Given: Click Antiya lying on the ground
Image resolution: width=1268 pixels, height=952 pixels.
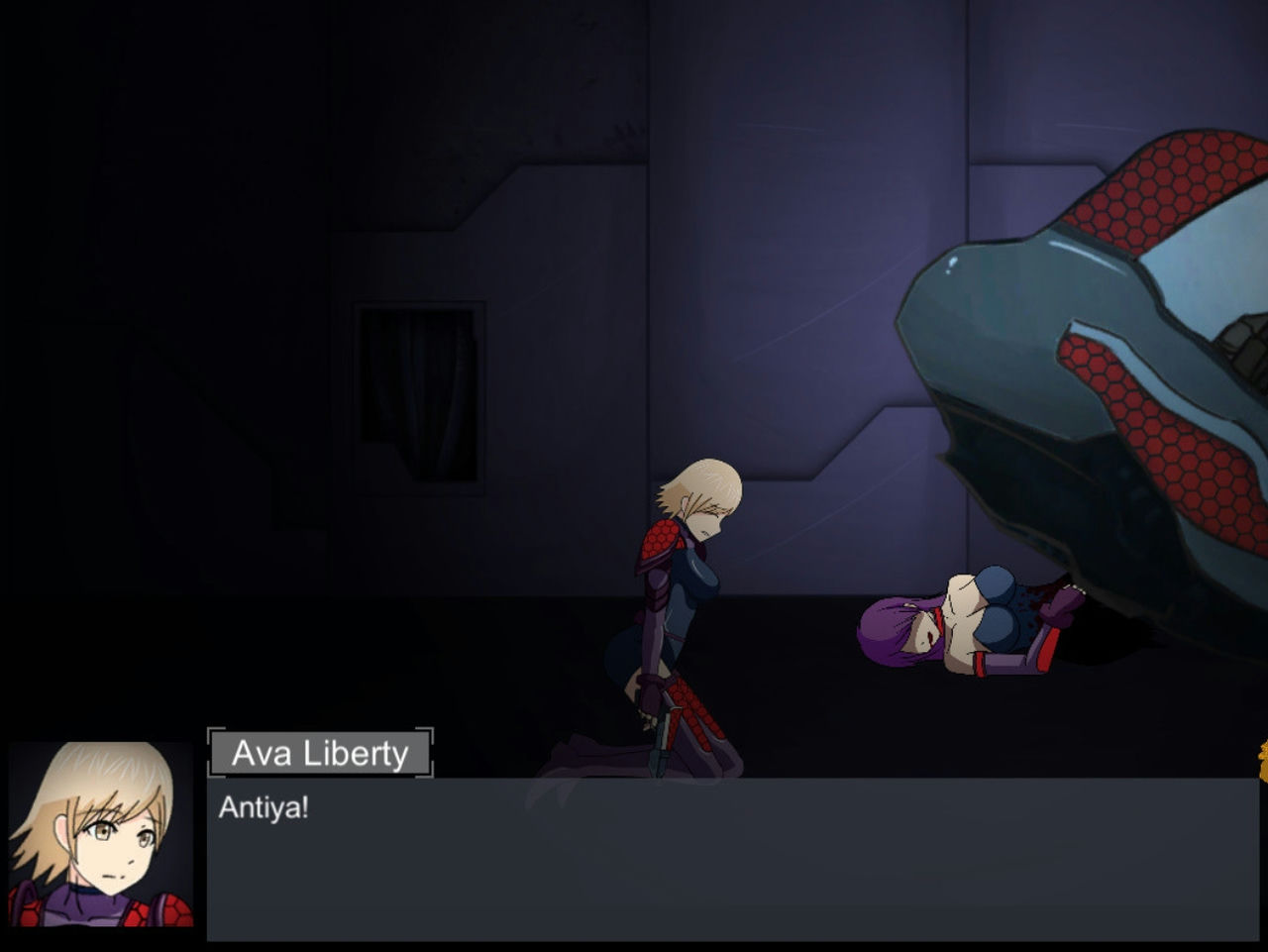Looking at the screenshot, I should [x=961, y=614].
